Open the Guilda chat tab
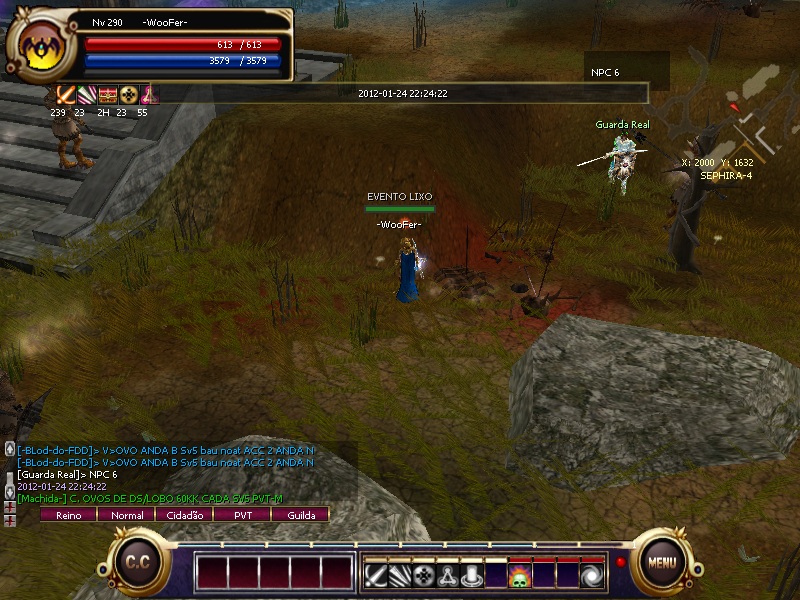Viewport: 800px width, 600px height. 300,515
